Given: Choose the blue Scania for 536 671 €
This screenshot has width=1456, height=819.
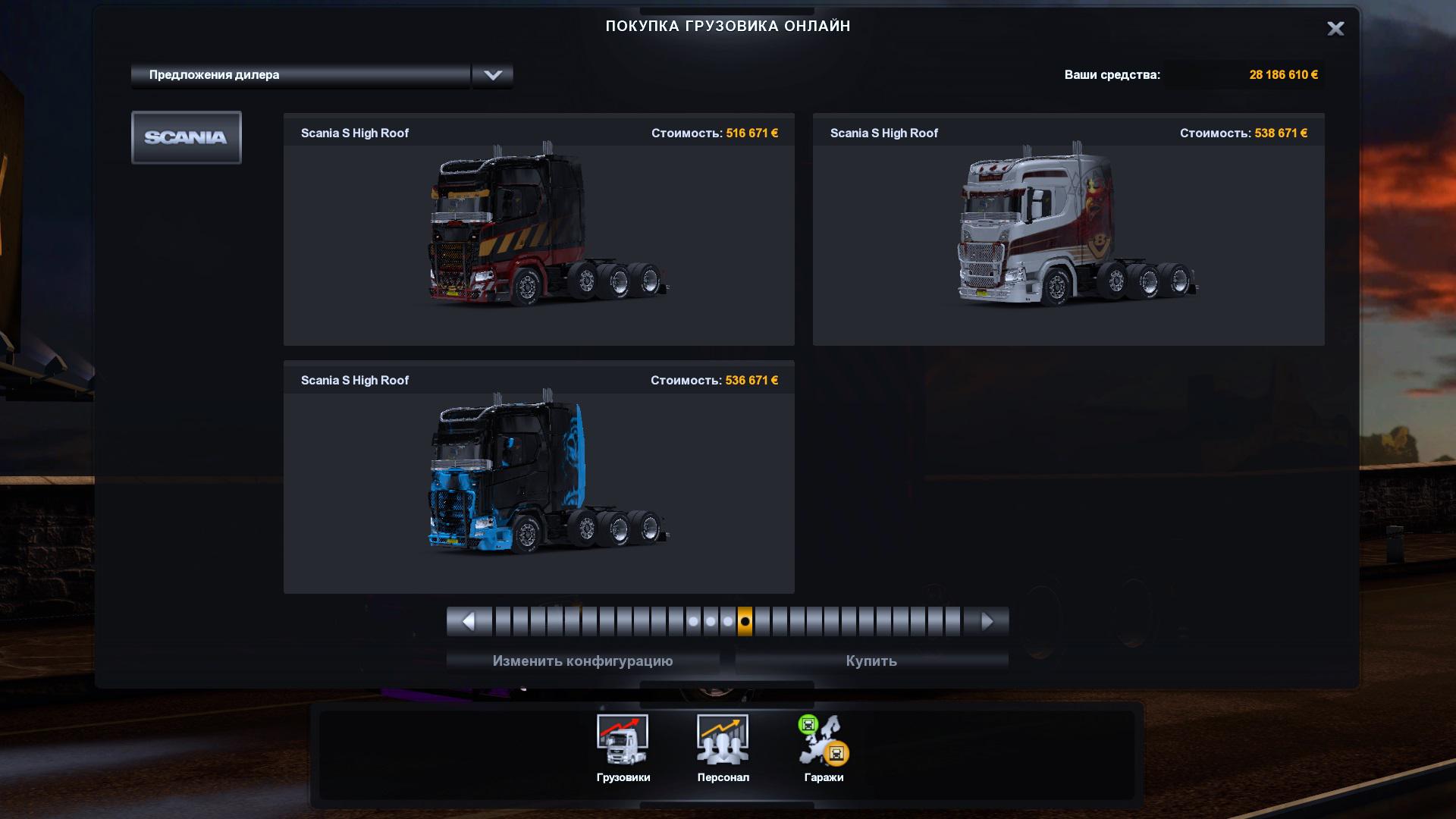Looking at the screenshot, I should tap(538, 476).
